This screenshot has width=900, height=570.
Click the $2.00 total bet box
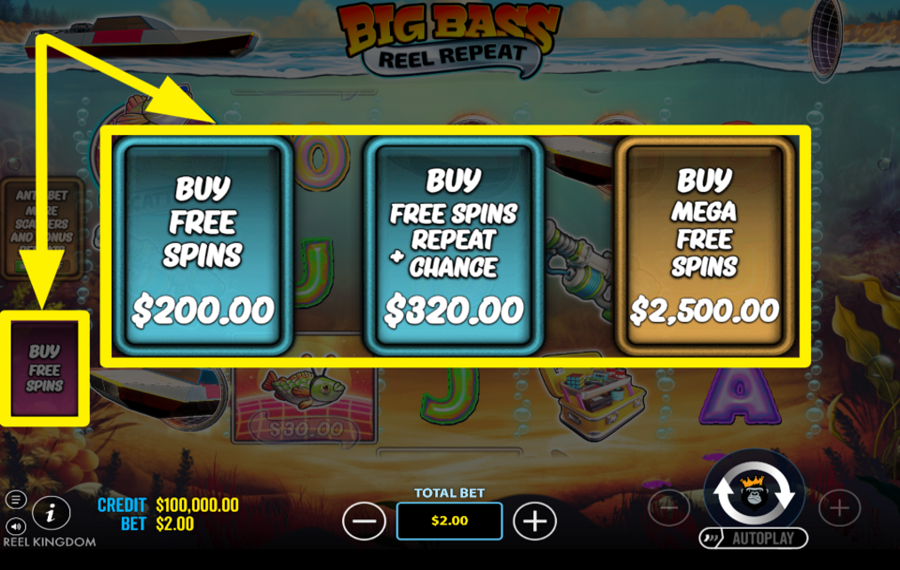click(449, 520)
